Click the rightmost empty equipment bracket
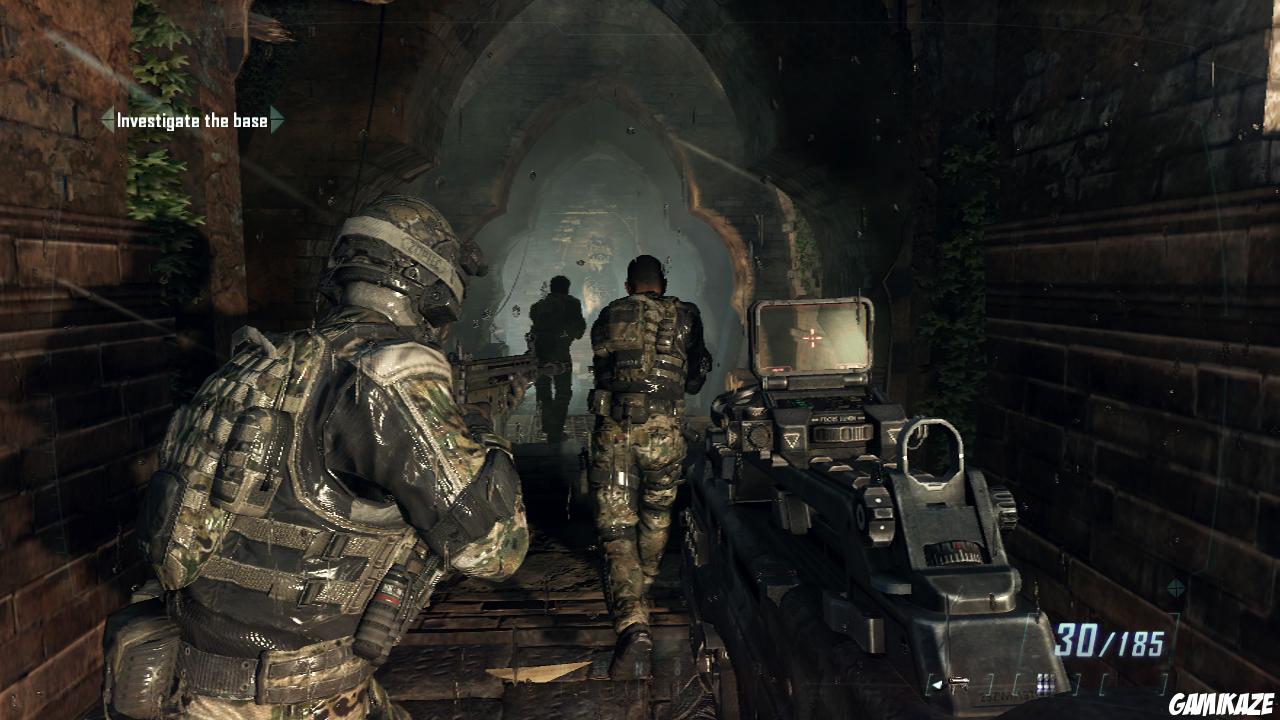This screenshot has width=1280, height=720. click(1162, 683)
